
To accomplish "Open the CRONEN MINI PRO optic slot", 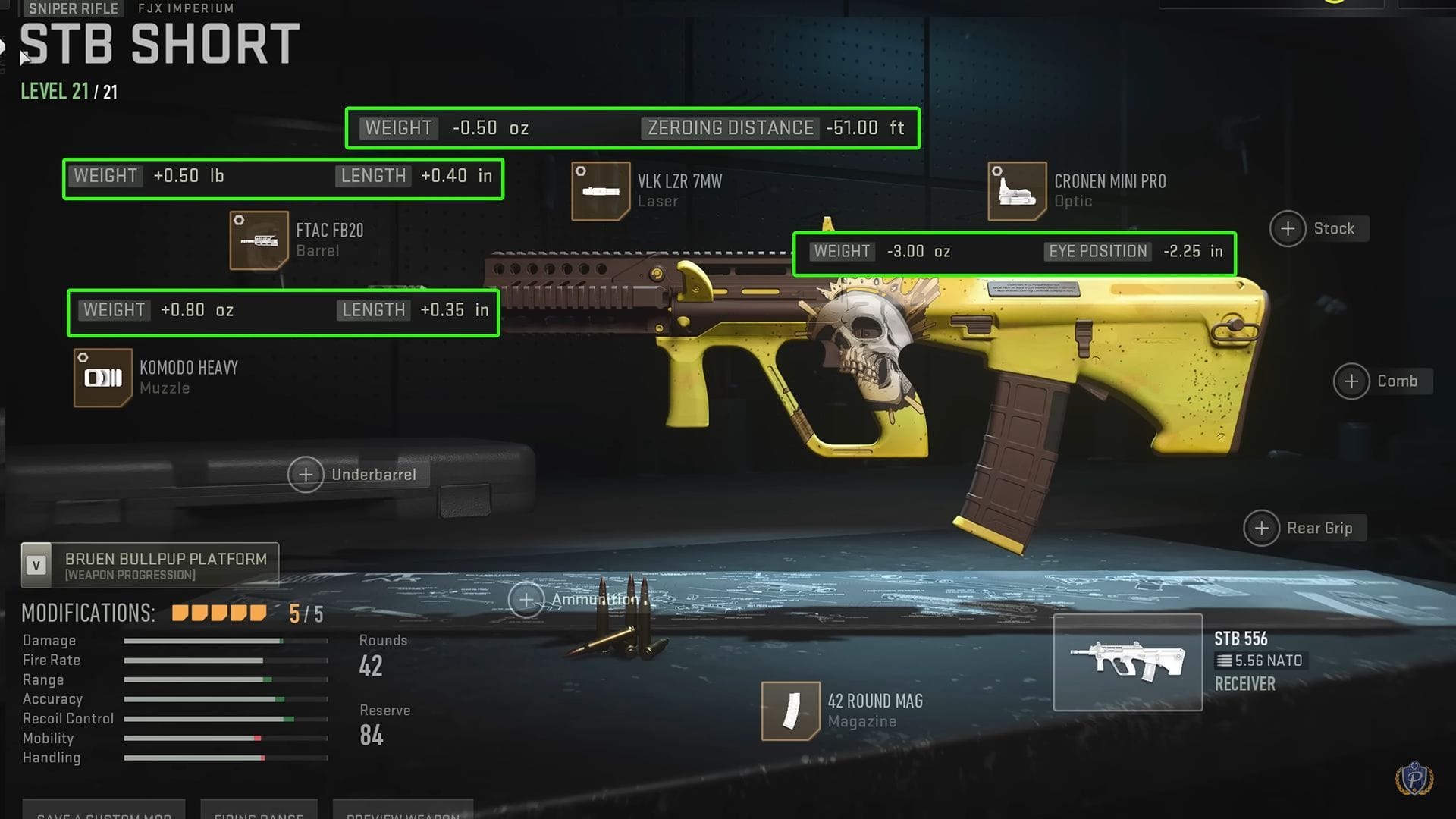I will pyautogui.click(x=1016, y=190).
